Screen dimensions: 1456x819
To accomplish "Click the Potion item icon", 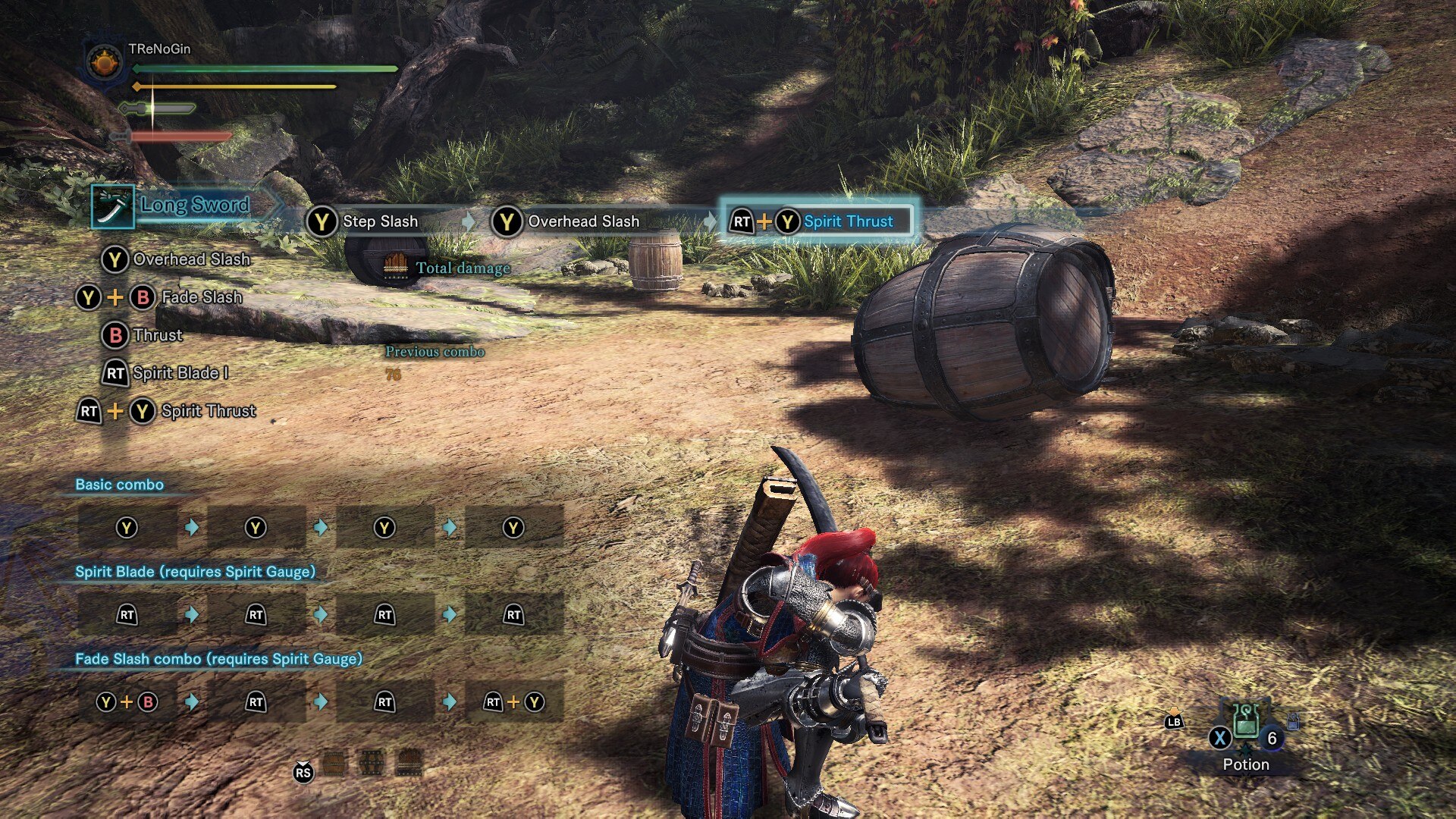I will point(1246,722).
